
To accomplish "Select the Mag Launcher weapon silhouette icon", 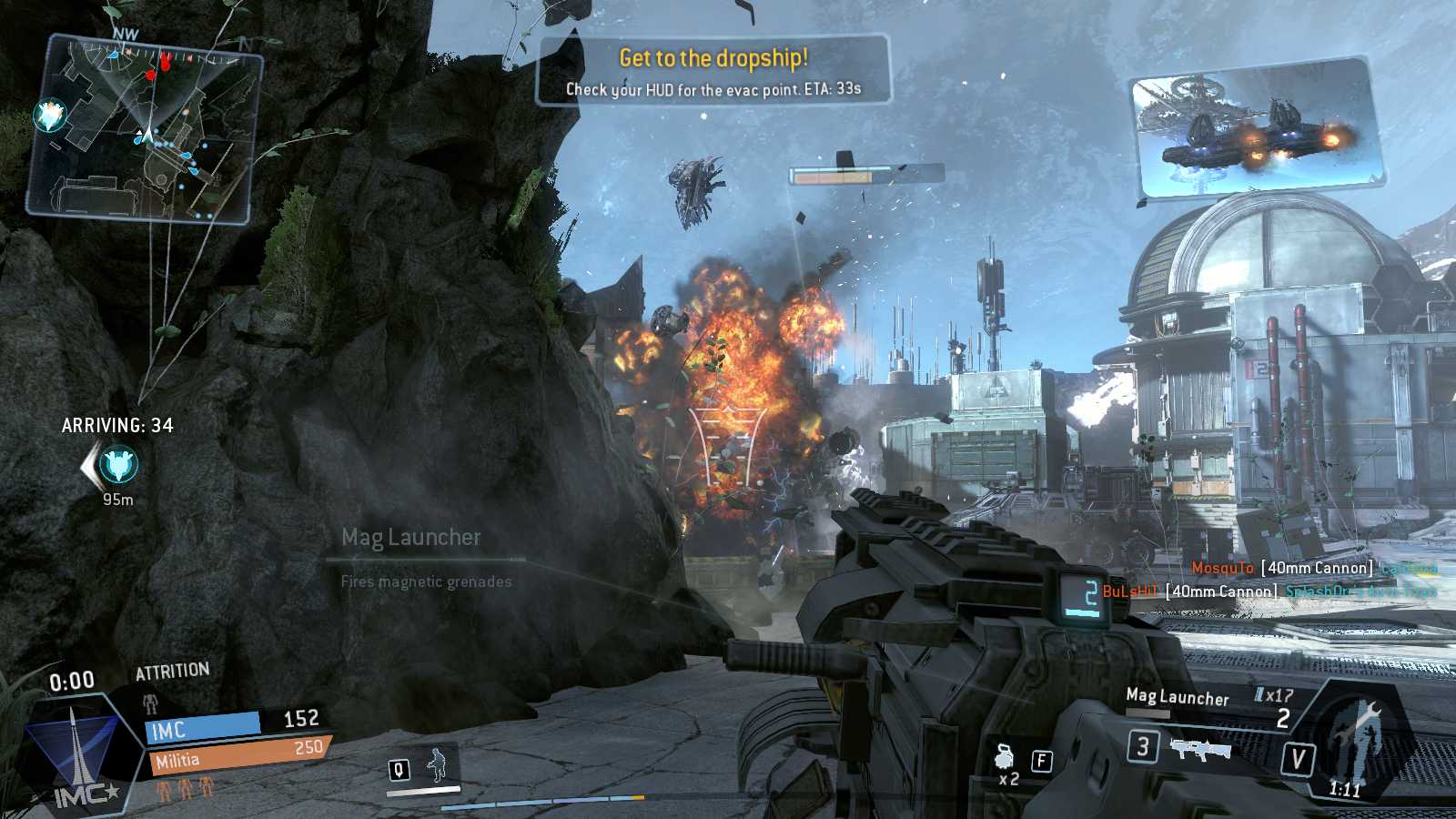I will [1203, 752].
